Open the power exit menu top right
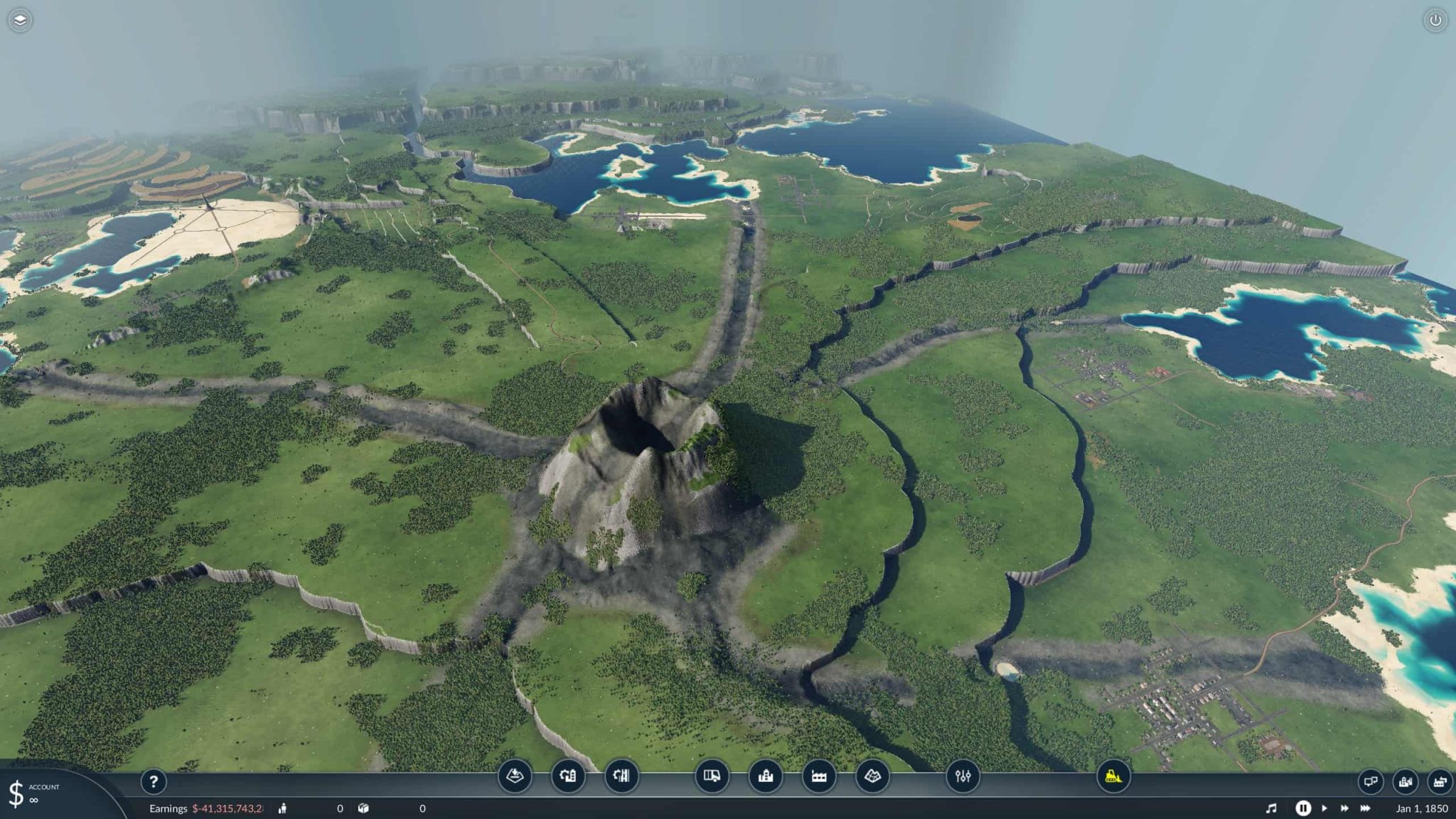The width and height of the screenshot is (1456, 819). [1436, 20]
